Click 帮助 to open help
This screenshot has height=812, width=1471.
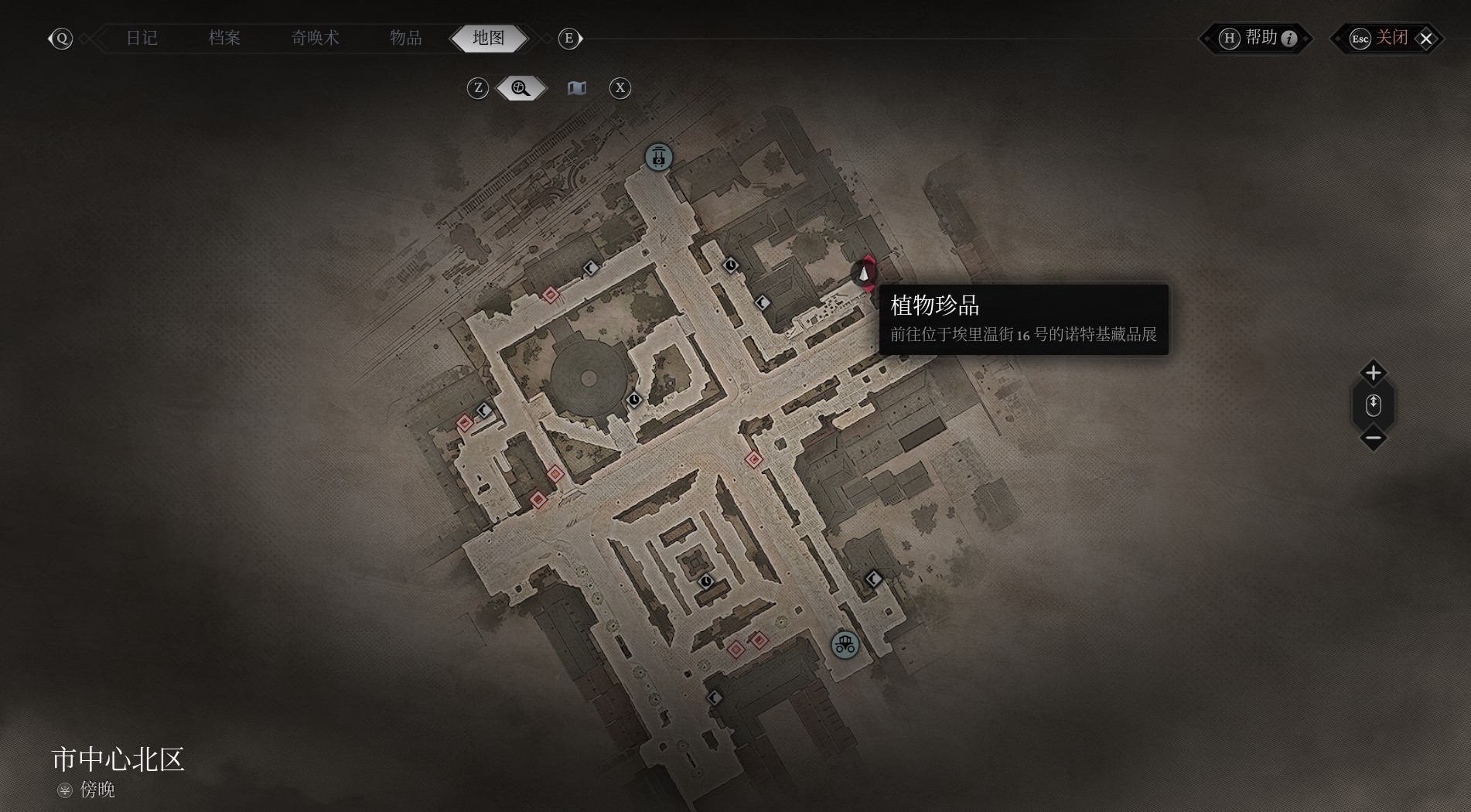point(1261,39)
